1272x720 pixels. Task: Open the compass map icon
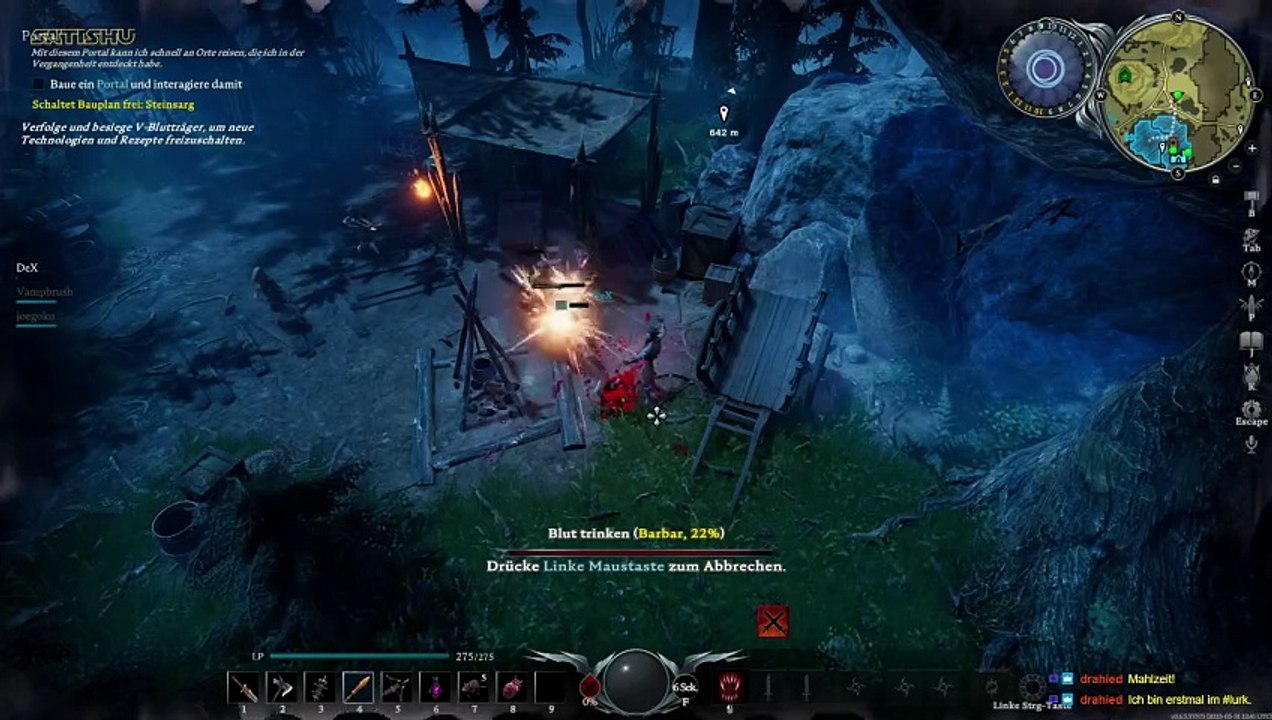[1250, 272]
